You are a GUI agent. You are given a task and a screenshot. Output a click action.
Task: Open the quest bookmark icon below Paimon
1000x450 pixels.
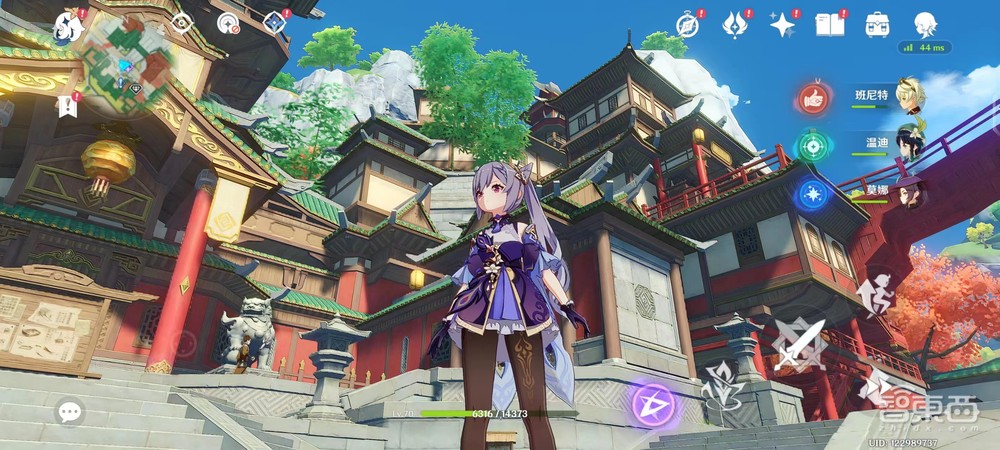coord(68,104)
